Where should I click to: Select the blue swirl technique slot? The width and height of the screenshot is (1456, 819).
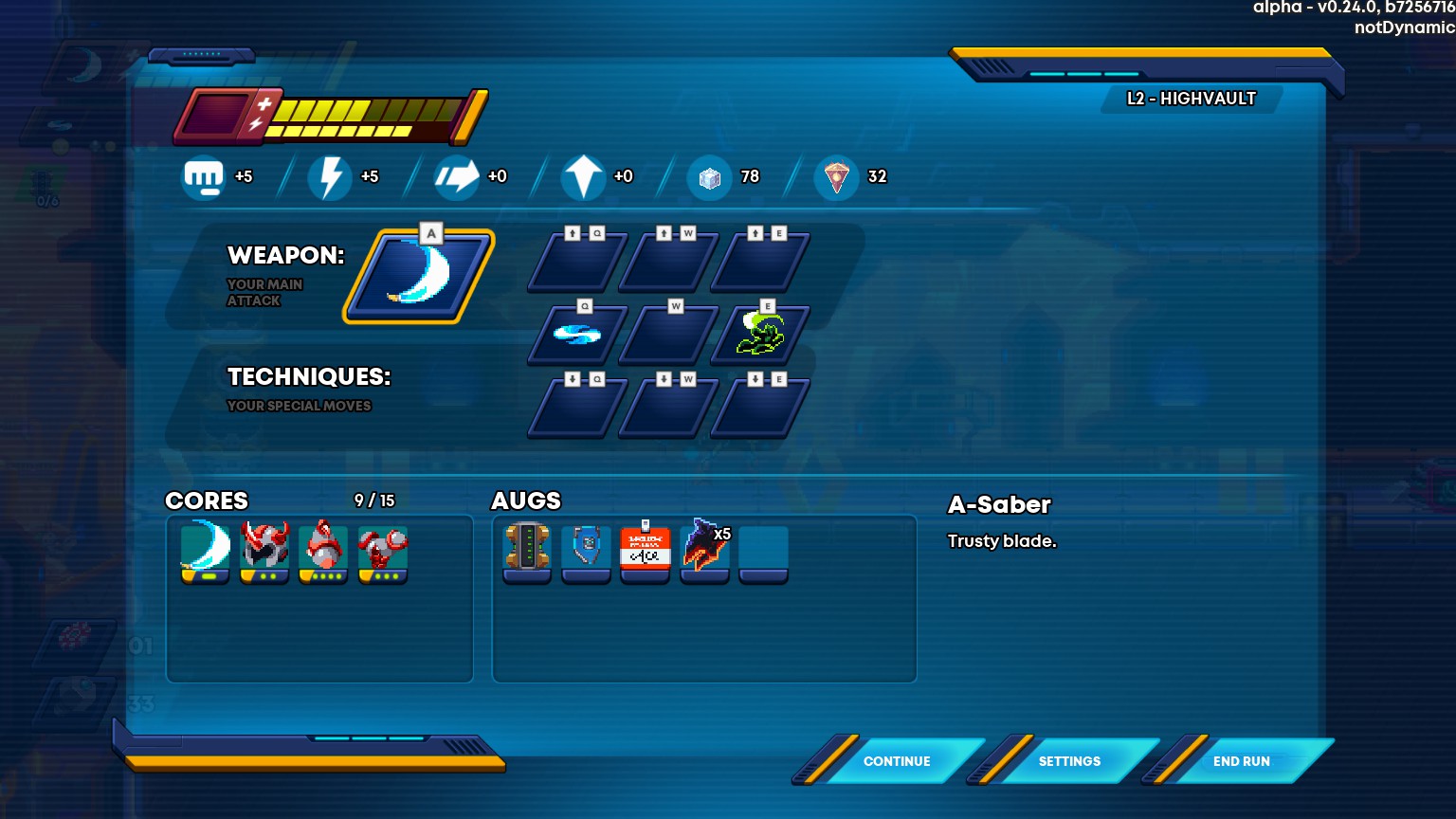(x=576, y=336)
